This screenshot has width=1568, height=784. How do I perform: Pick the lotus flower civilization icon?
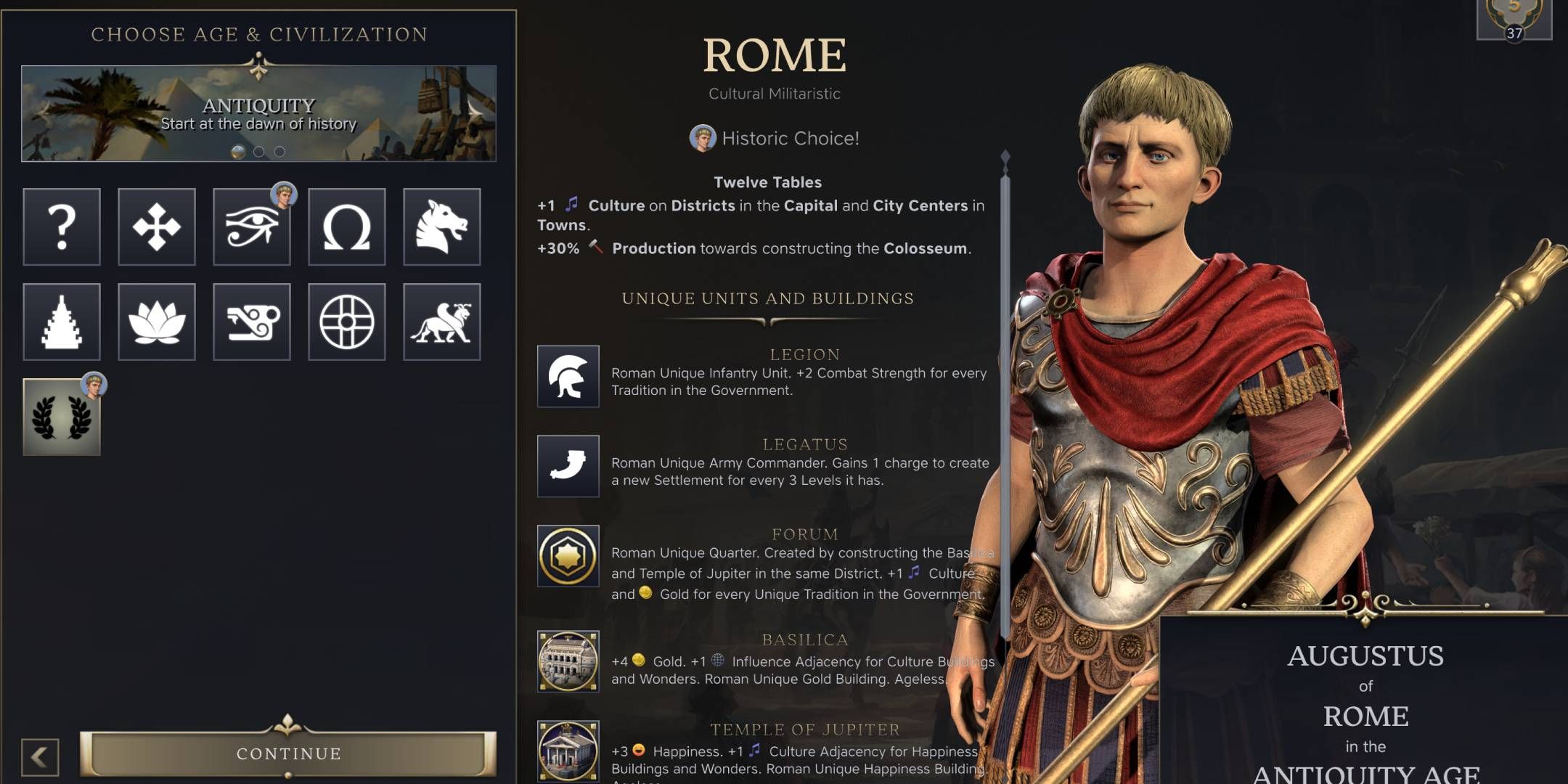coord(156,322)
